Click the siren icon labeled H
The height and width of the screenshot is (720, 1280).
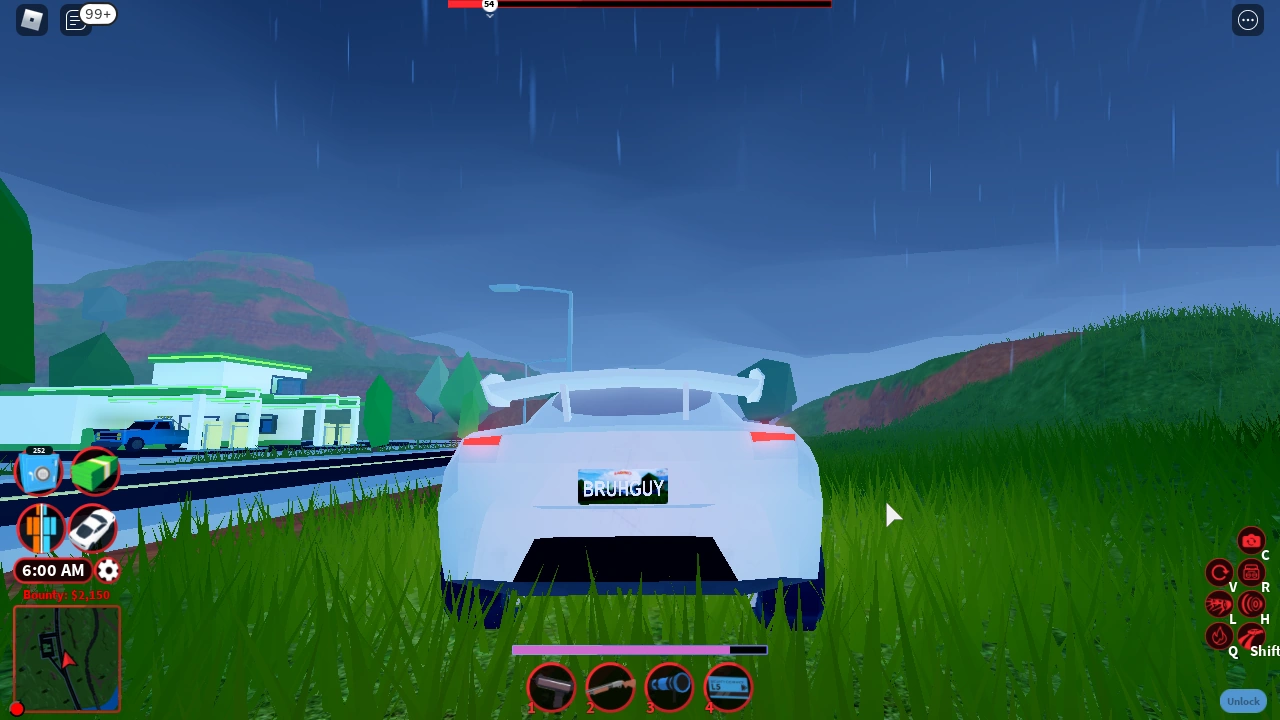pyautogui.click(x=1252, y=603)
